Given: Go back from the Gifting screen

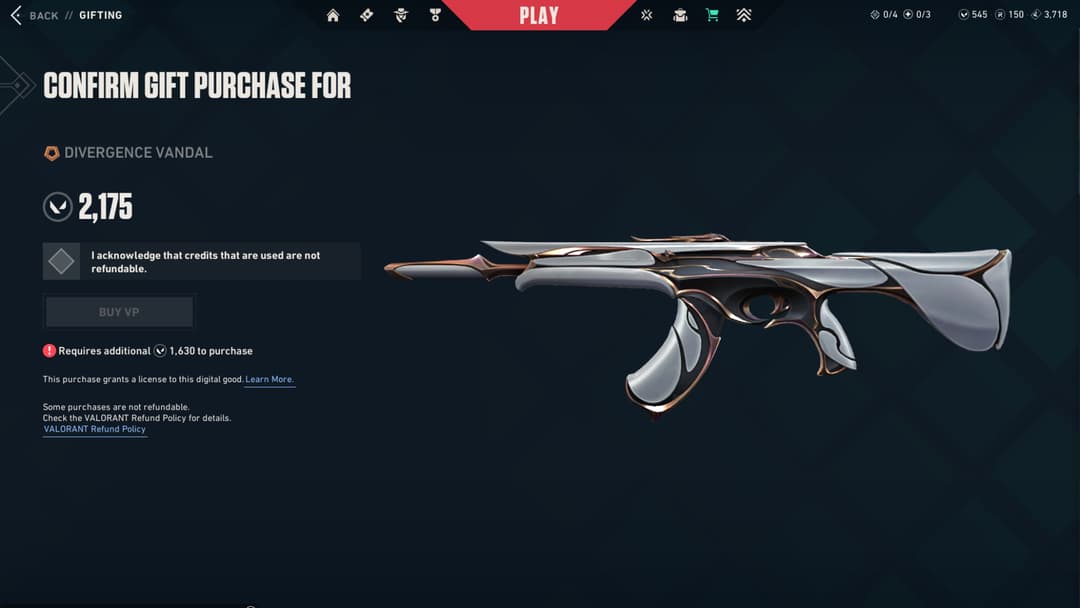Looking at the screenshot, I should click(x=35, y=15).
